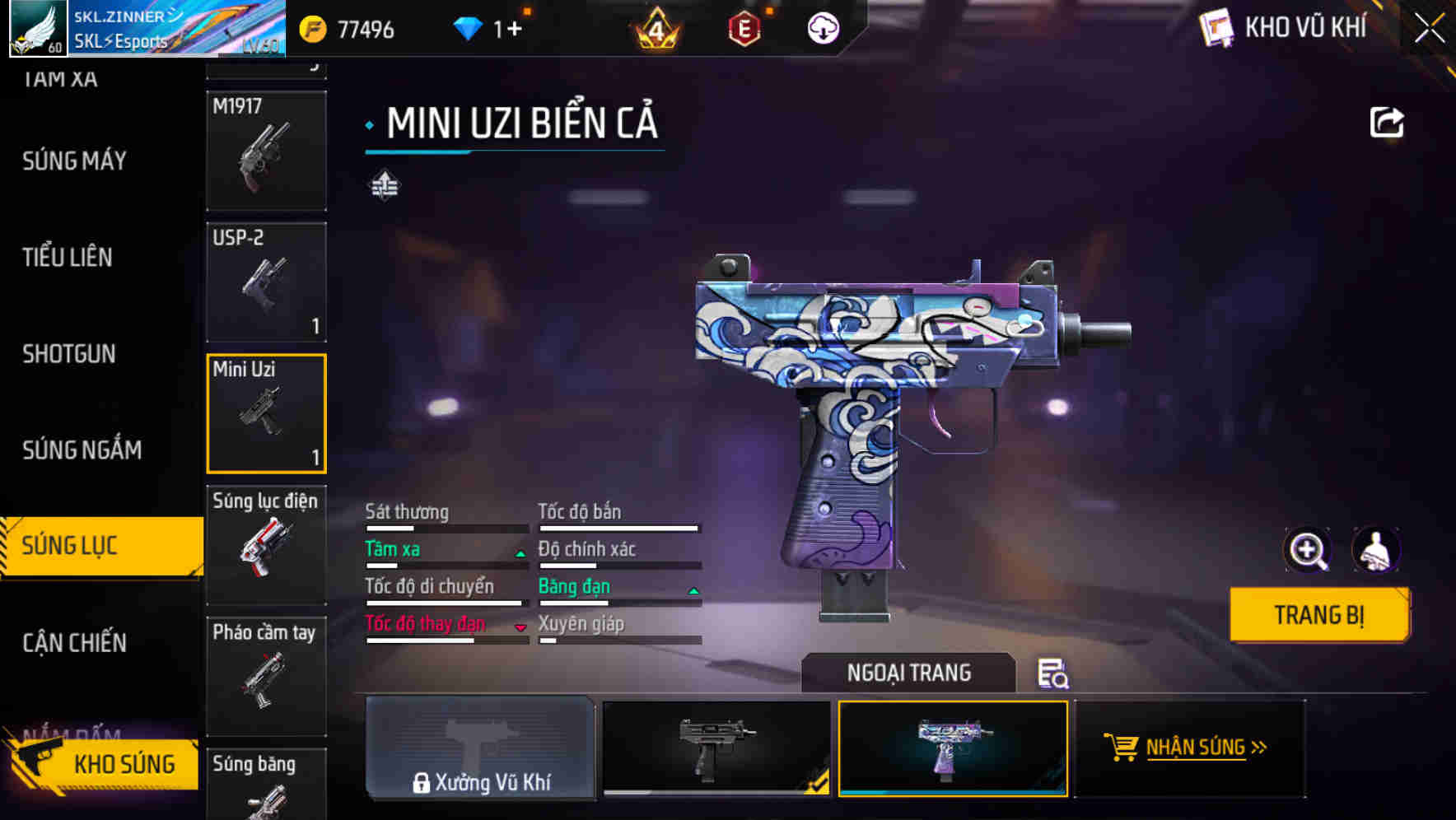1456x820 pixels.
Task: Pick the Súng lục điện weapon slot
Action: [266, 544]
